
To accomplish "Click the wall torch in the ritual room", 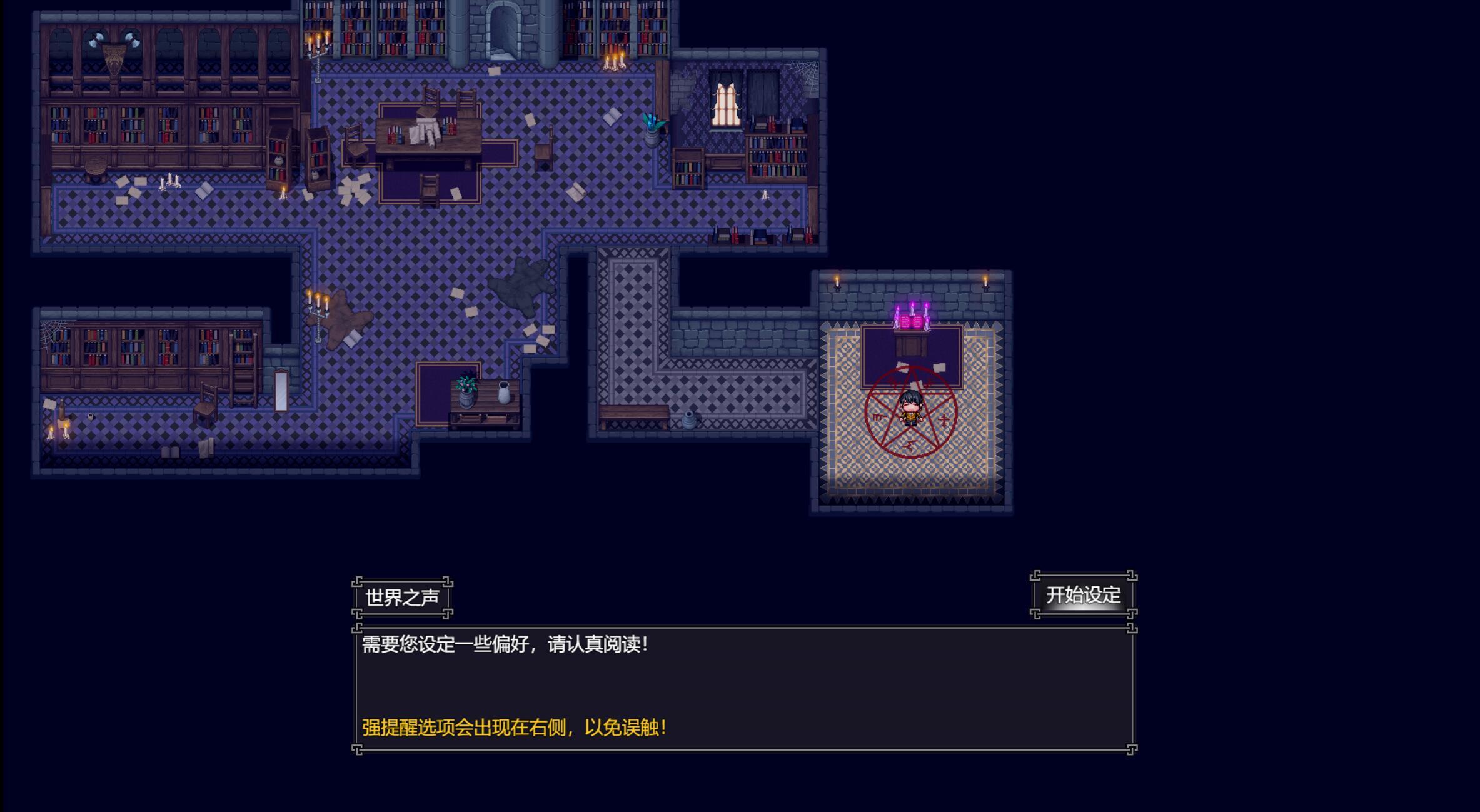I will (x=837, y=284).
